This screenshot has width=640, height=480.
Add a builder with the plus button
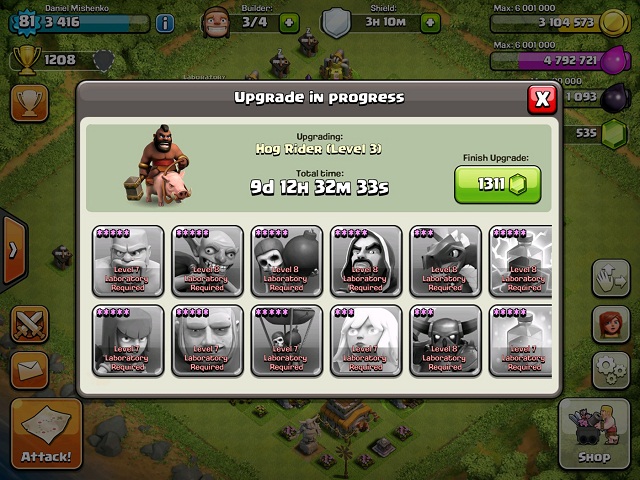point(289,21)
